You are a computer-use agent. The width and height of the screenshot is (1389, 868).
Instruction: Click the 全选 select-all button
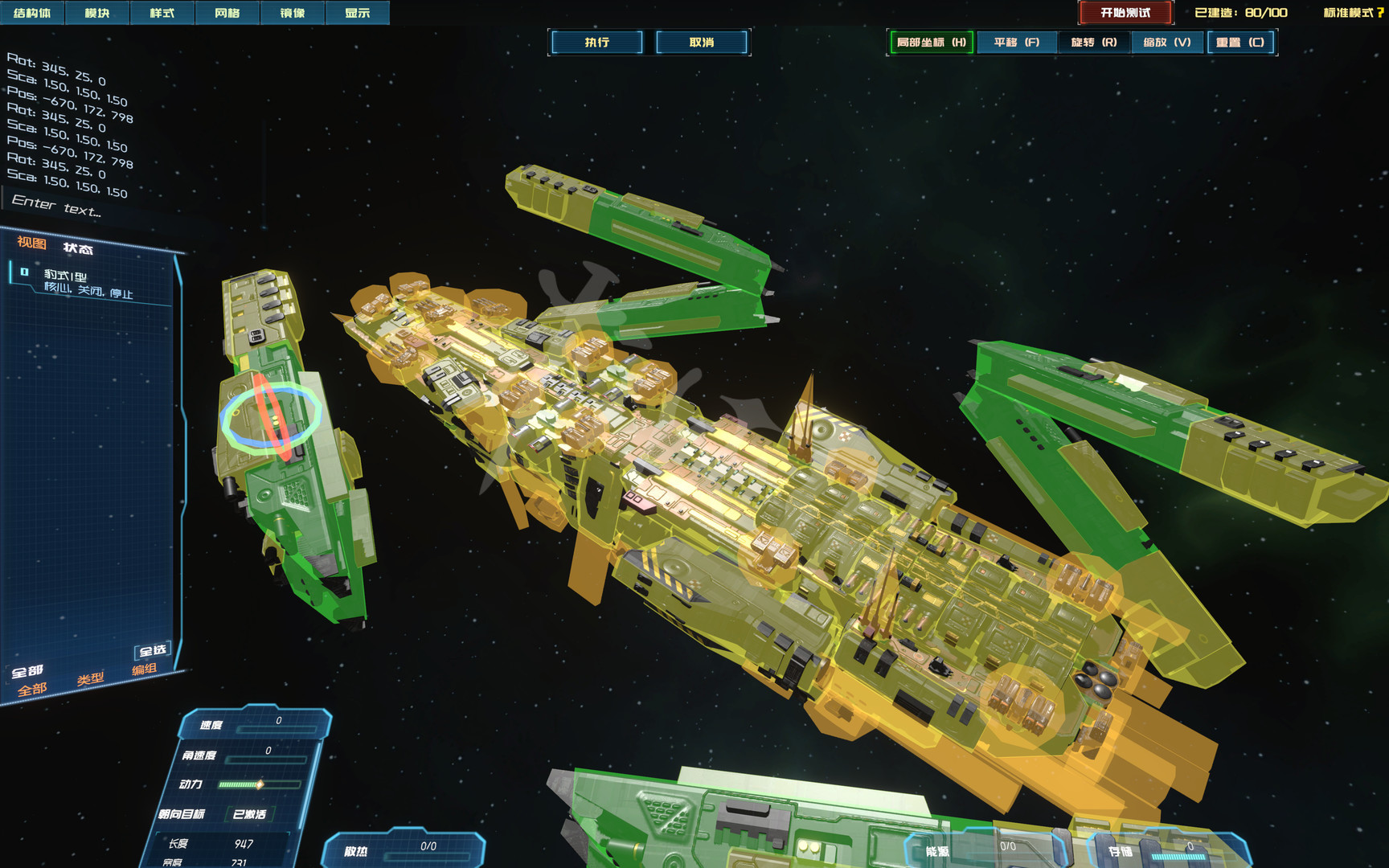pyautogui.click(x=153, y=650)
